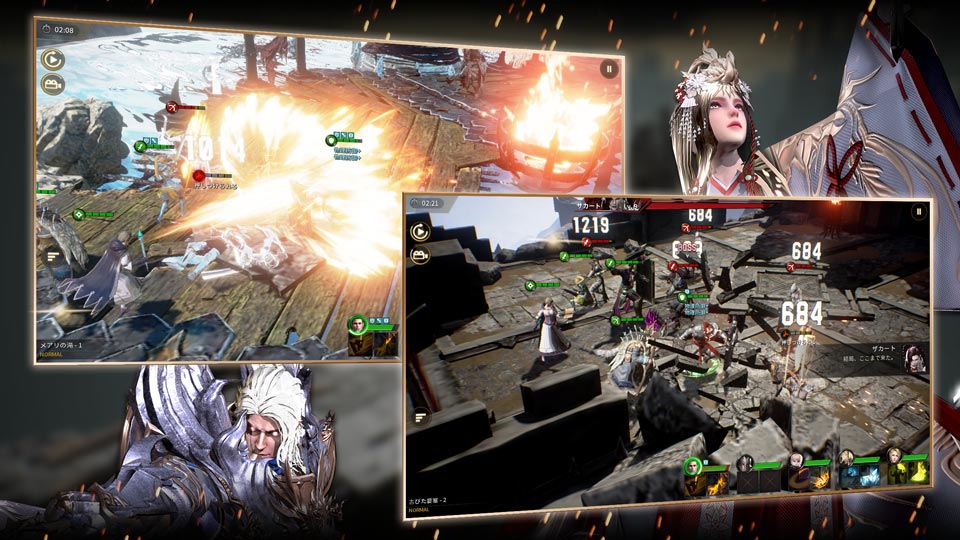Tap the Zakato dialogue portrait
The height and width of the screenshot is (540, 960).
pos(913,357)
